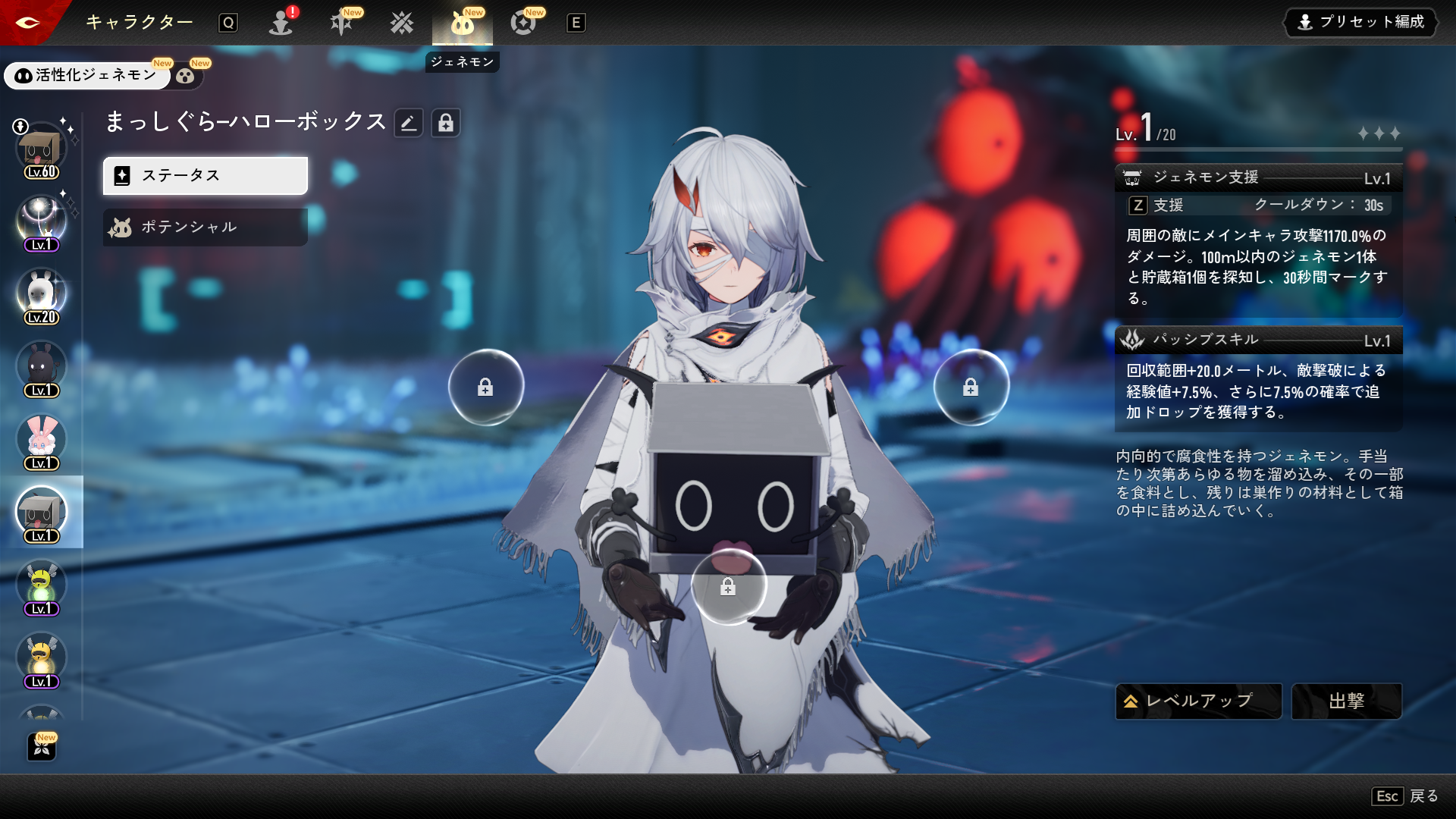
Task: Open the crossed weapons tab in top bar
Action: point(402,23)
